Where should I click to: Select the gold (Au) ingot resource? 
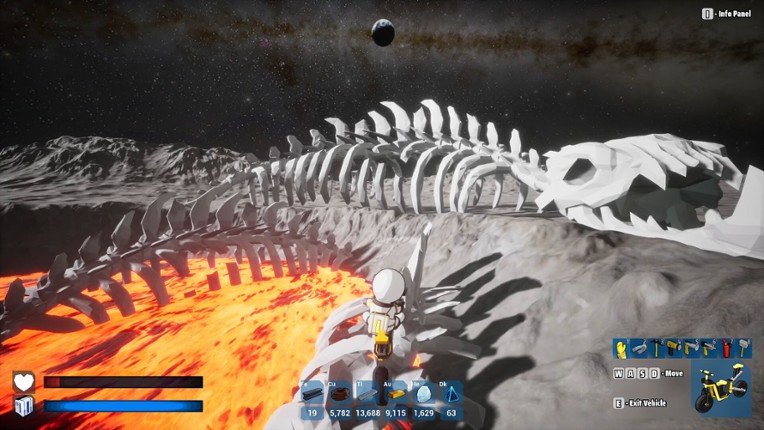pyautogui.click(x=395, y=395)
